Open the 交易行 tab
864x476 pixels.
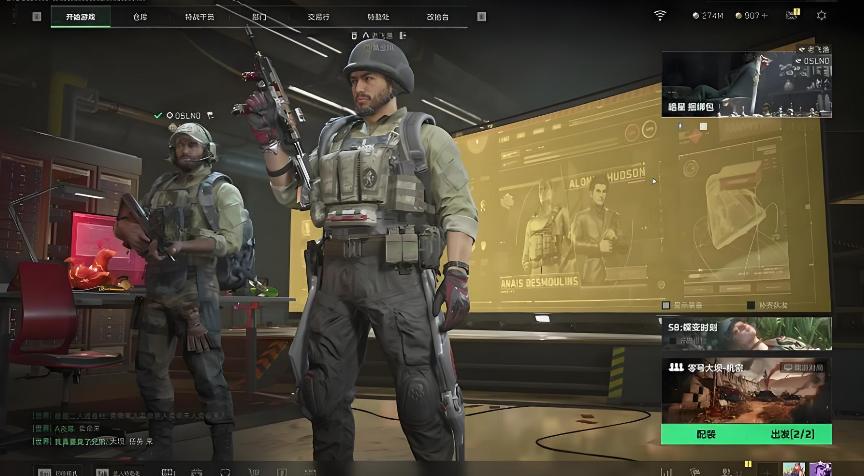(x=318, y=16)
